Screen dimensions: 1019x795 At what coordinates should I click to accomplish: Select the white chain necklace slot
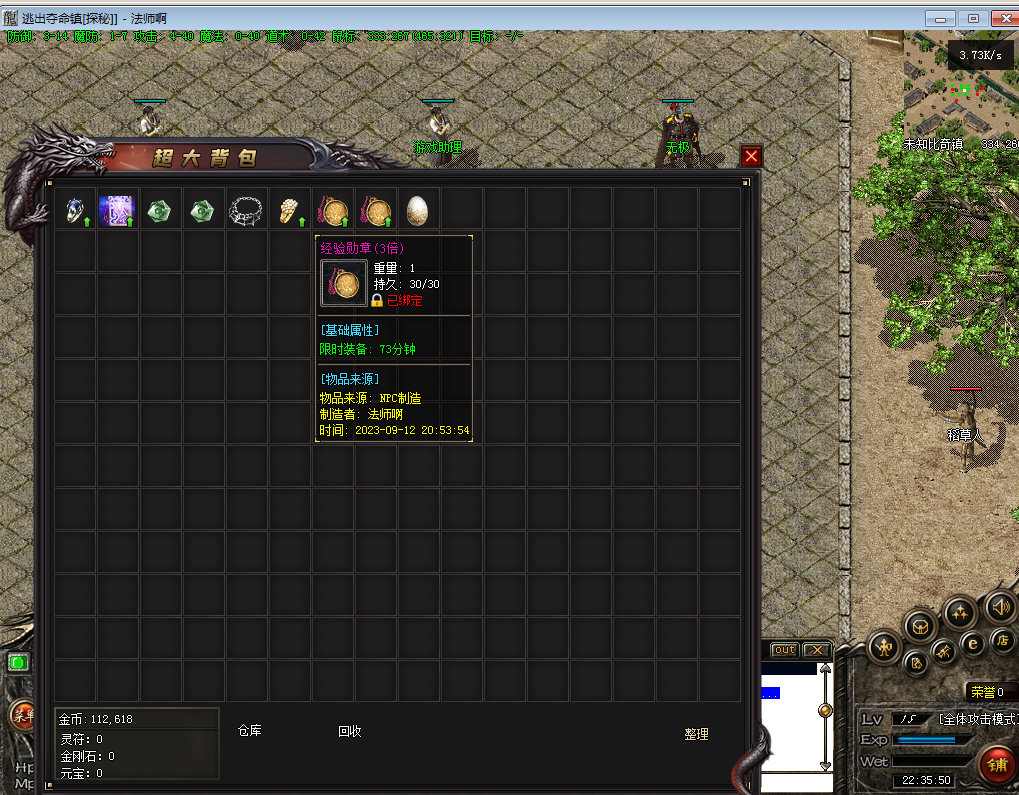point(246,210)
